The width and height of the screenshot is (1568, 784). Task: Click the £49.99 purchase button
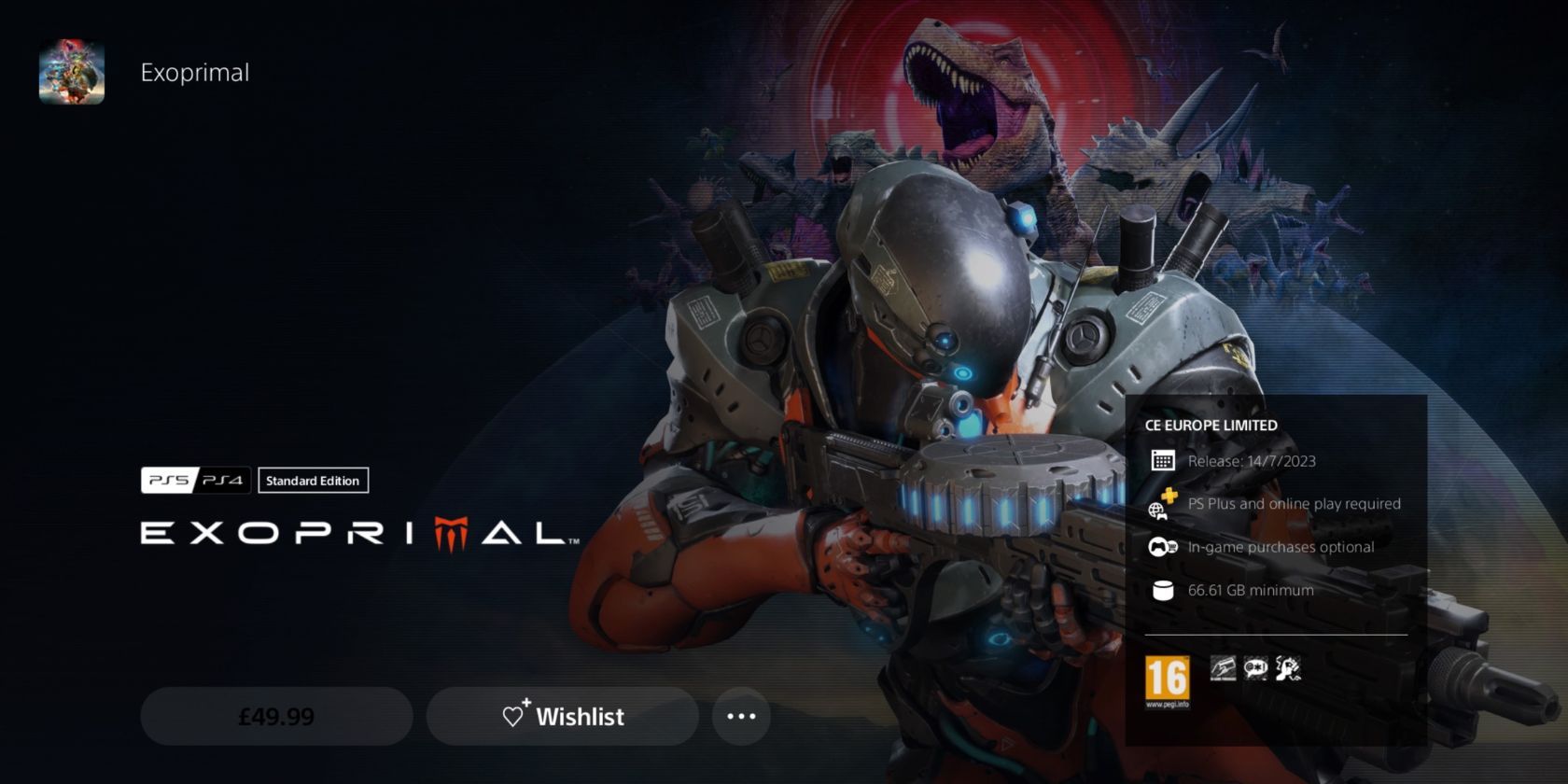tap(275, 717)
